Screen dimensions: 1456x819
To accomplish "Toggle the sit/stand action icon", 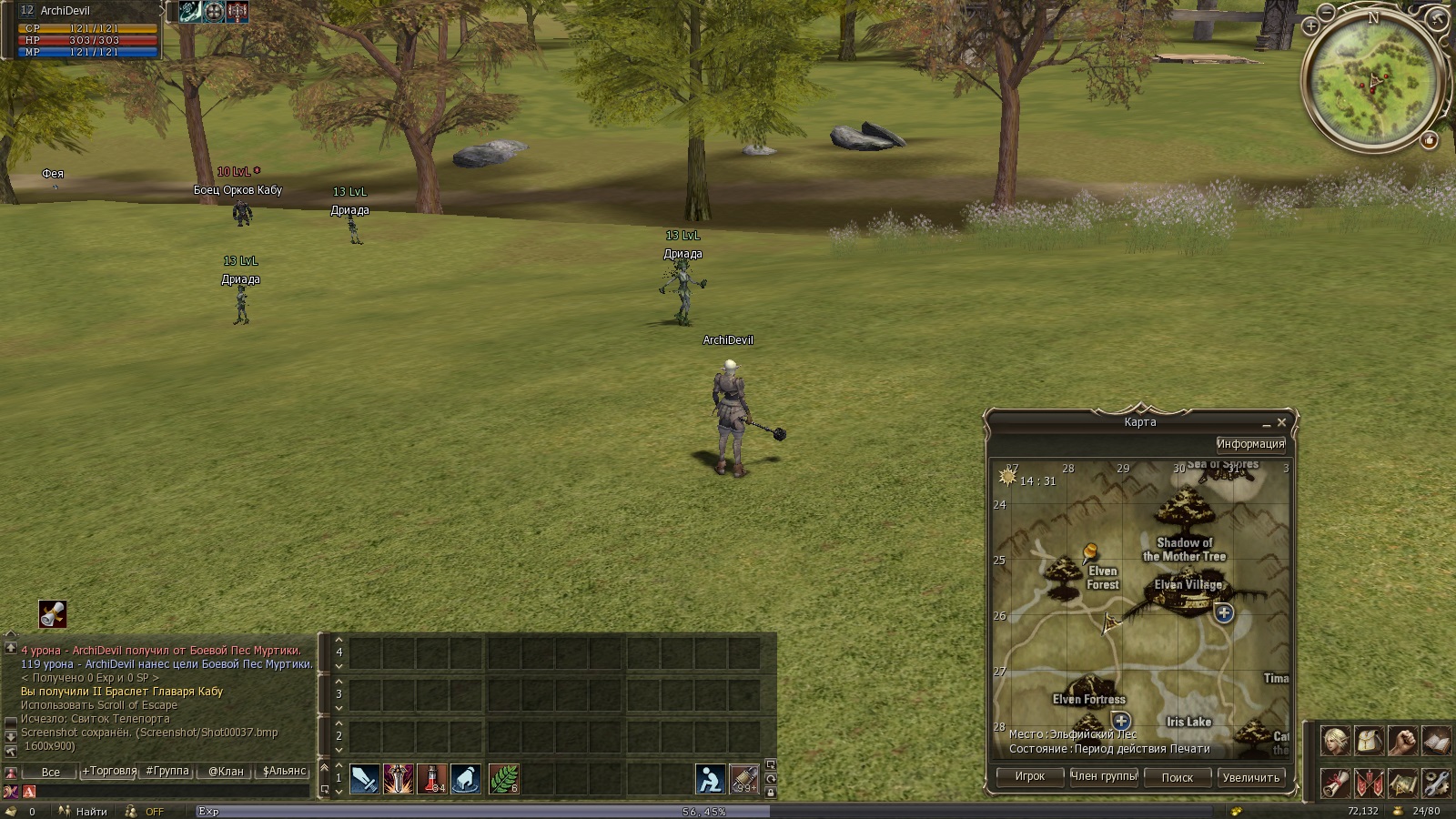I will (711, 779).
